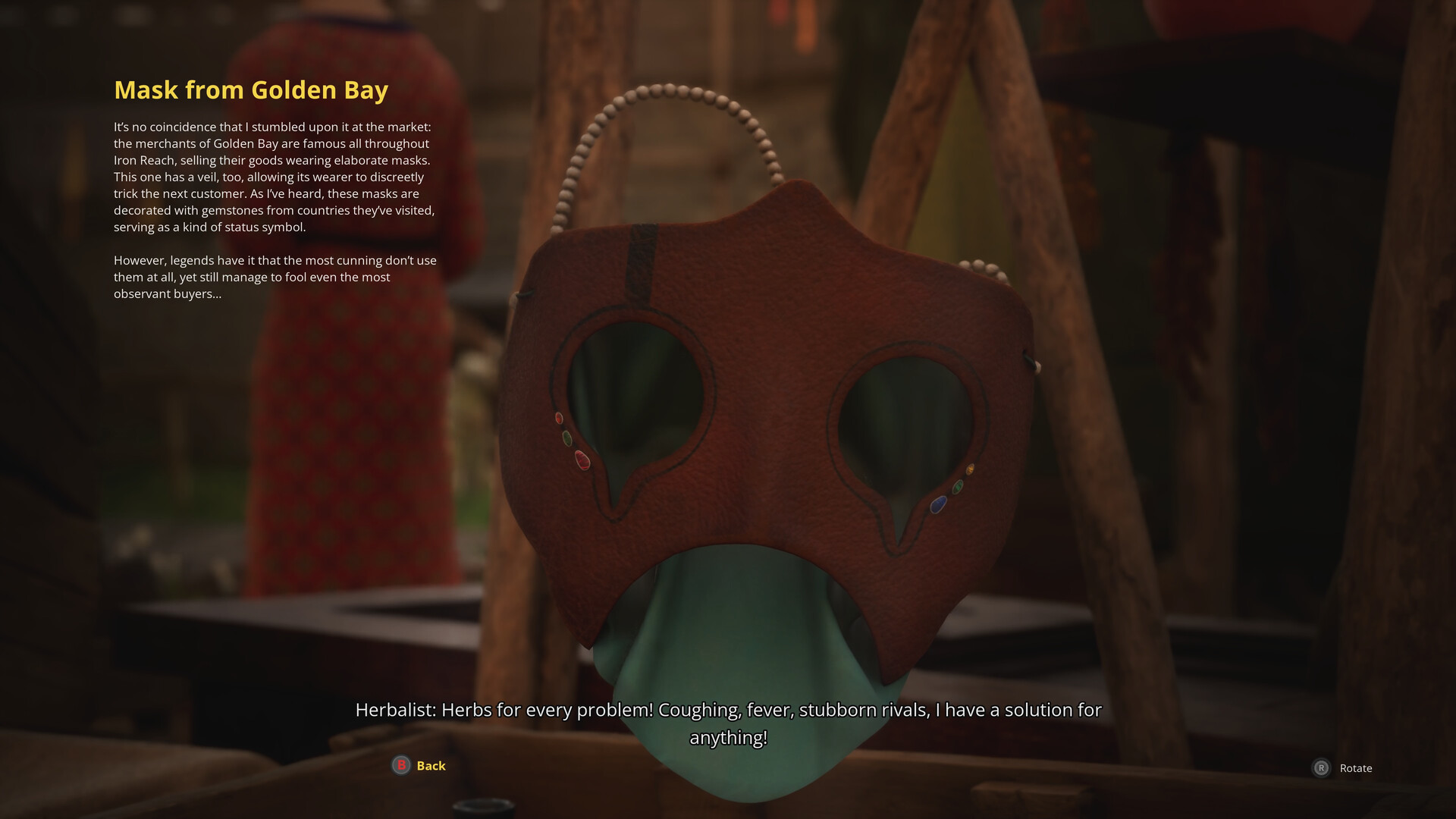The height and width of the screenshot is (819, 1456).
Task: Select the yellow gemstone near the right eye
Action: [970, 469]
